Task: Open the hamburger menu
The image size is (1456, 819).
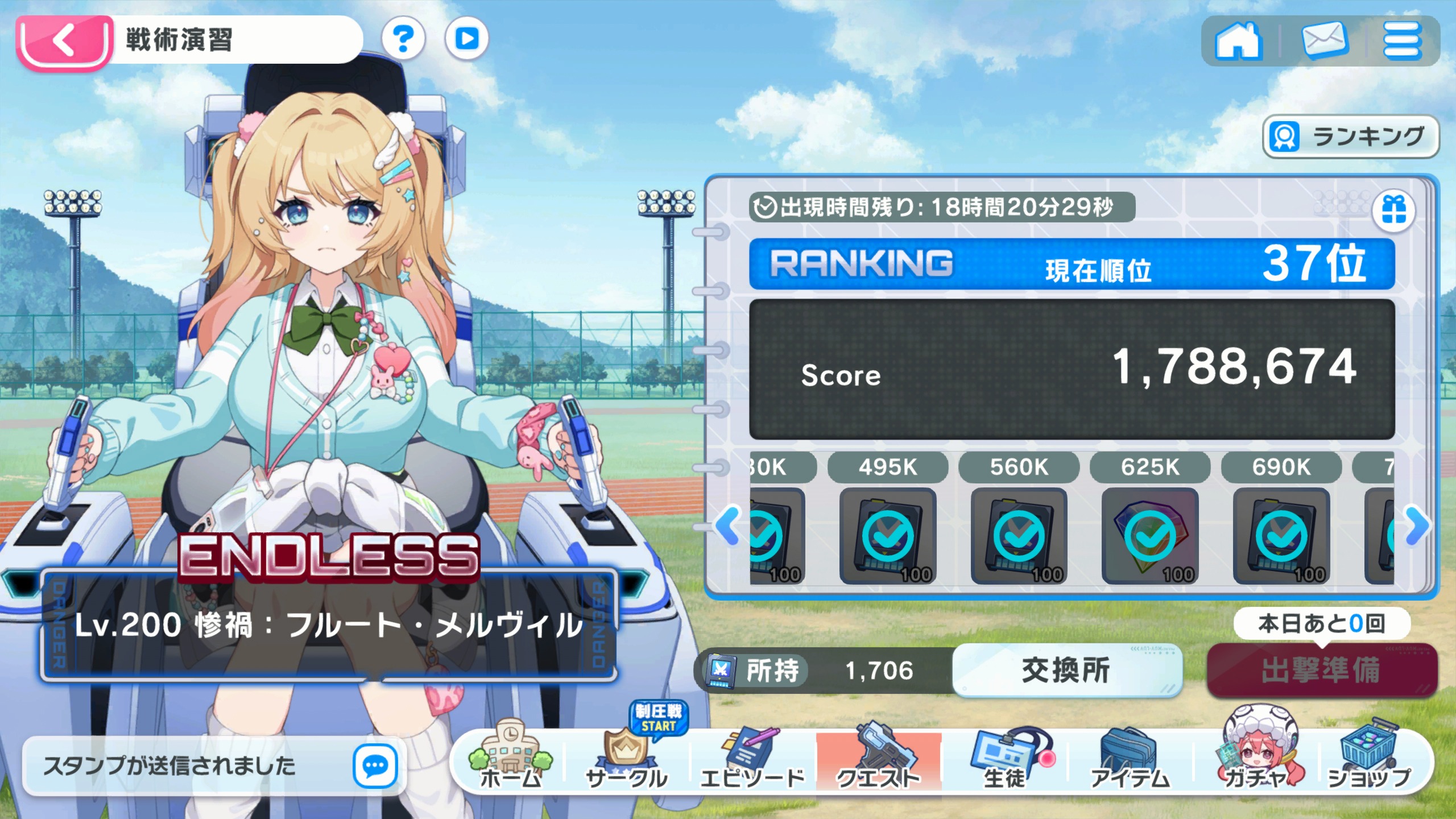Action: point(1402,41)
